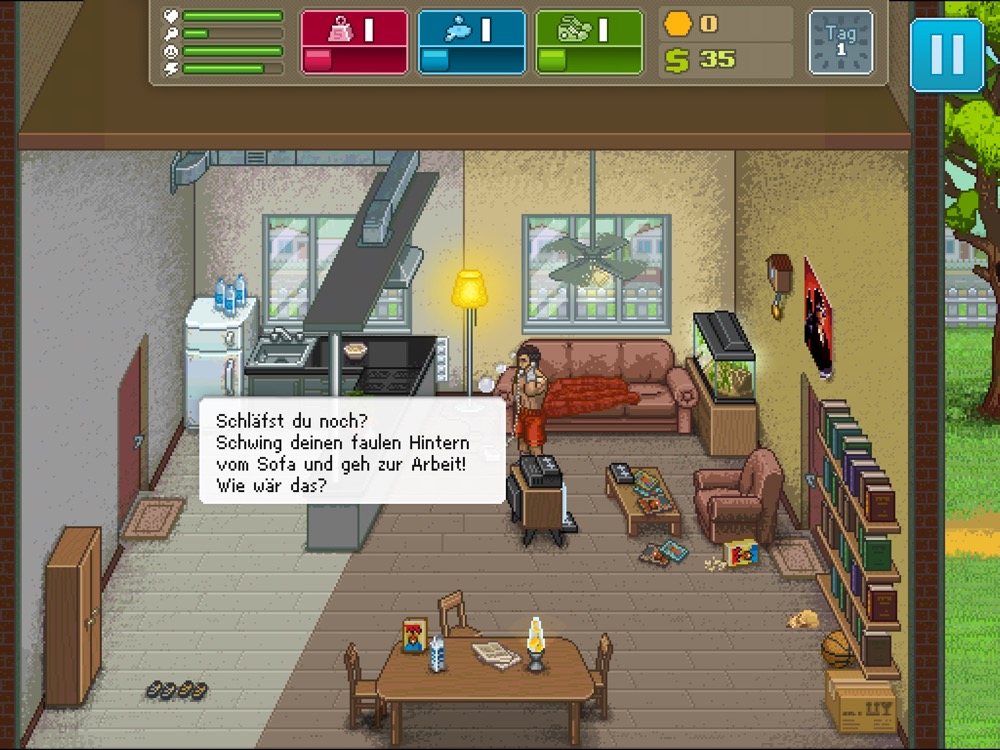The image size is (1000, 750).
Task: Open the red strength stat panel
Action: point(354,42)
